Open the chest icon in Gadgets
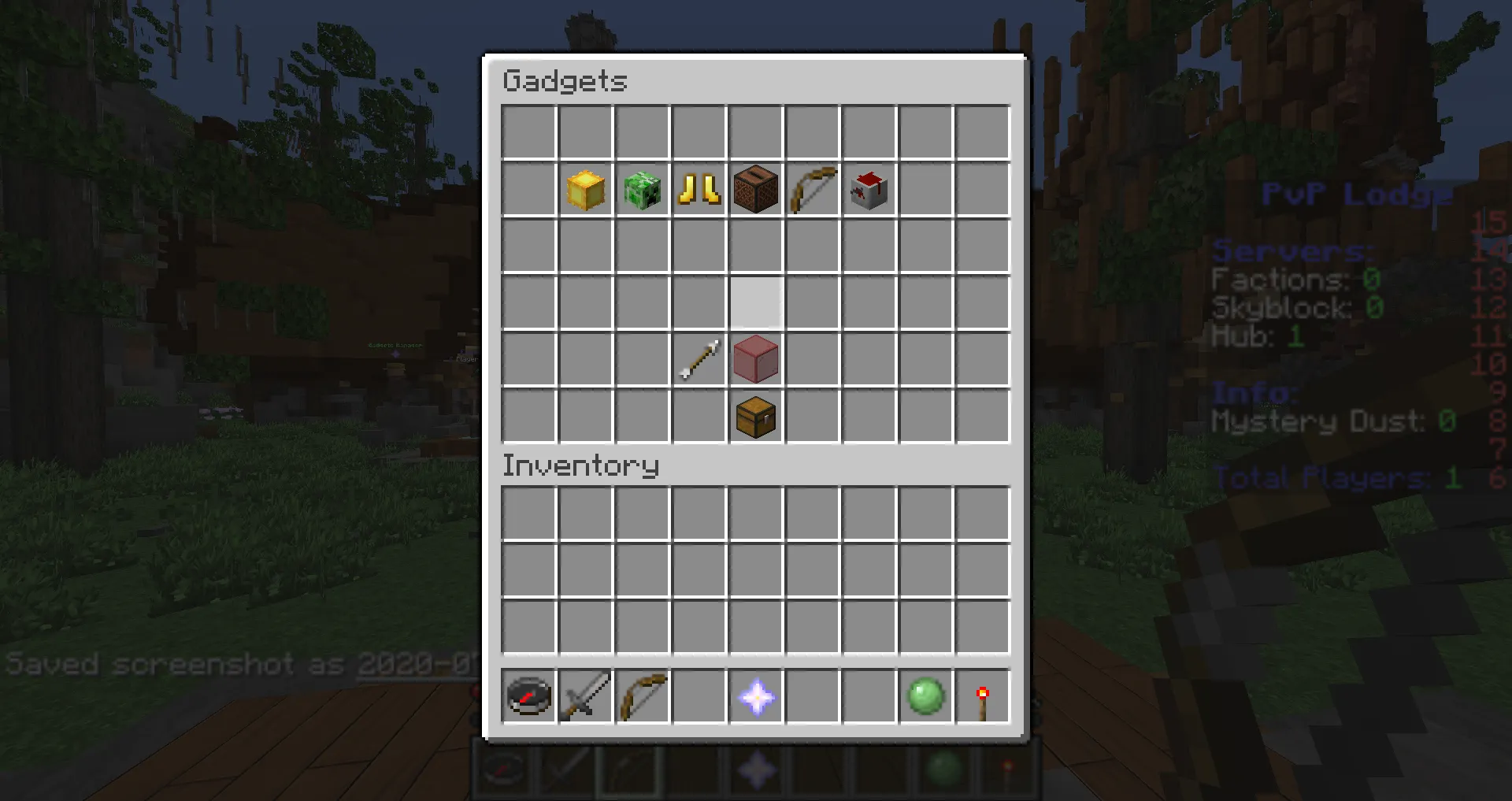1512x801 pixels. [755, 417]
